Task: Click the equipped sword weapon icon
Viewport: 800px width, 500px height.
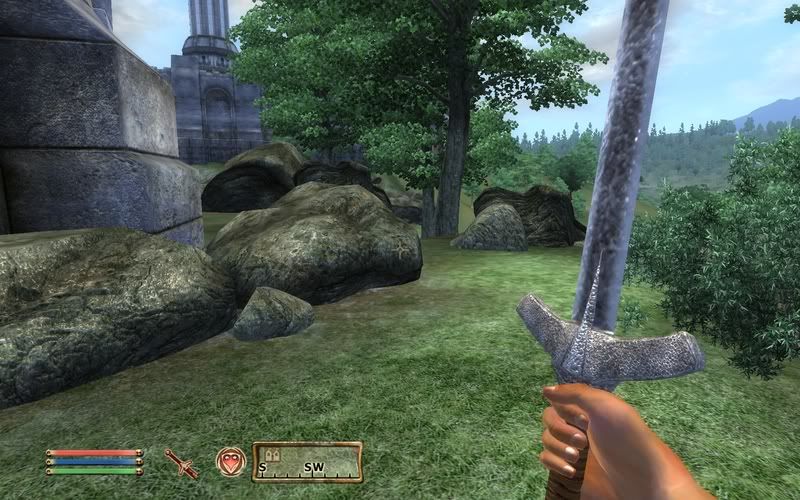Action: [182, 462]
